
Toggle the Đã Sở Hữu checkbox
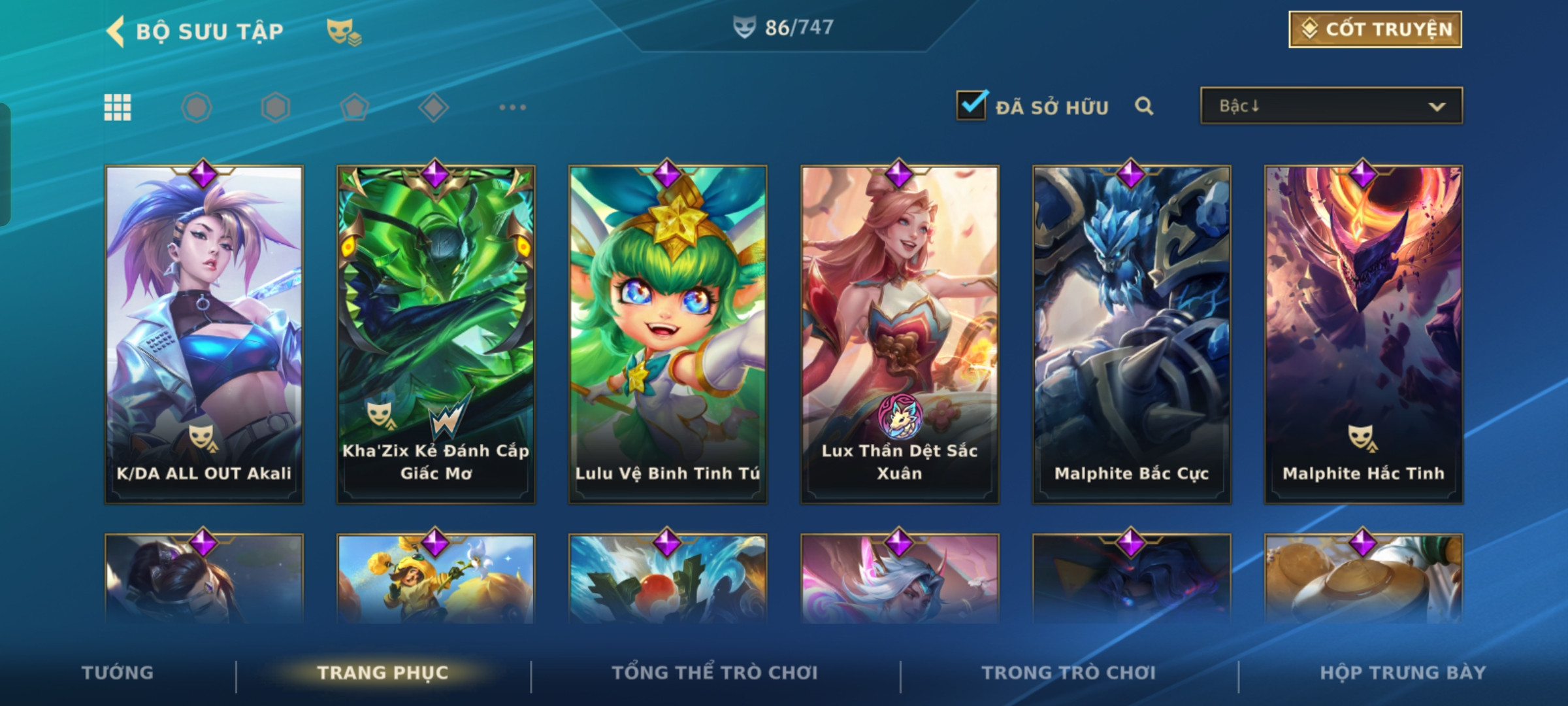pyautogui.click(x=972, y=105)
